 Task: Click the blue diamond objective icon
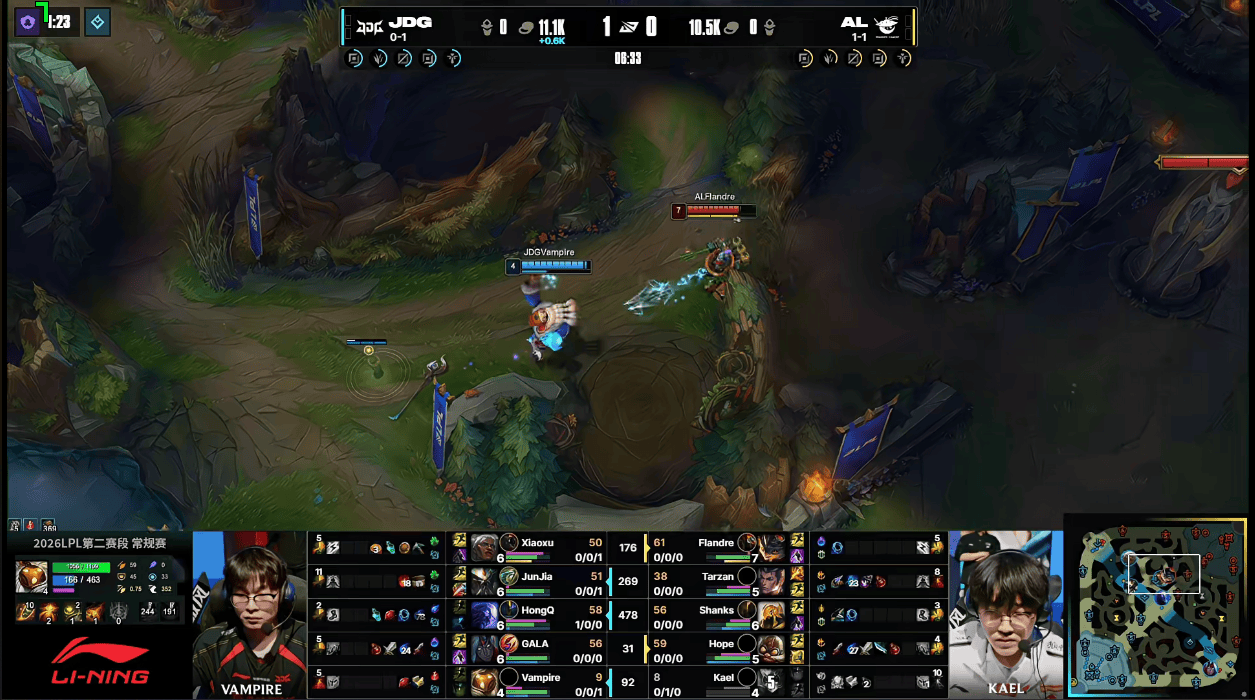coord(97,21)
